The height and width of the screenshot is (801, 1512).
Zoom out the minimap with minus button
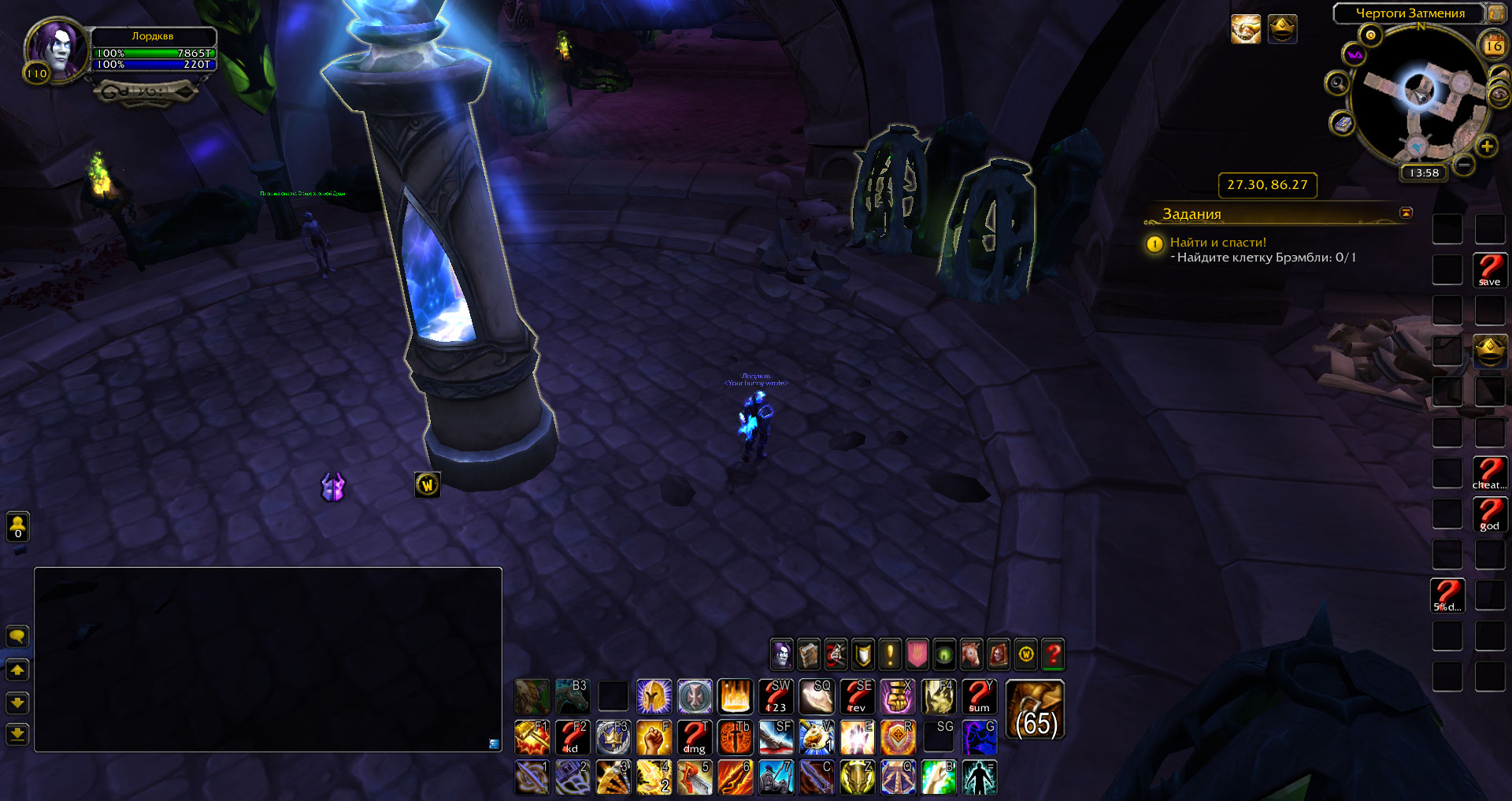tap(1463, 165)
